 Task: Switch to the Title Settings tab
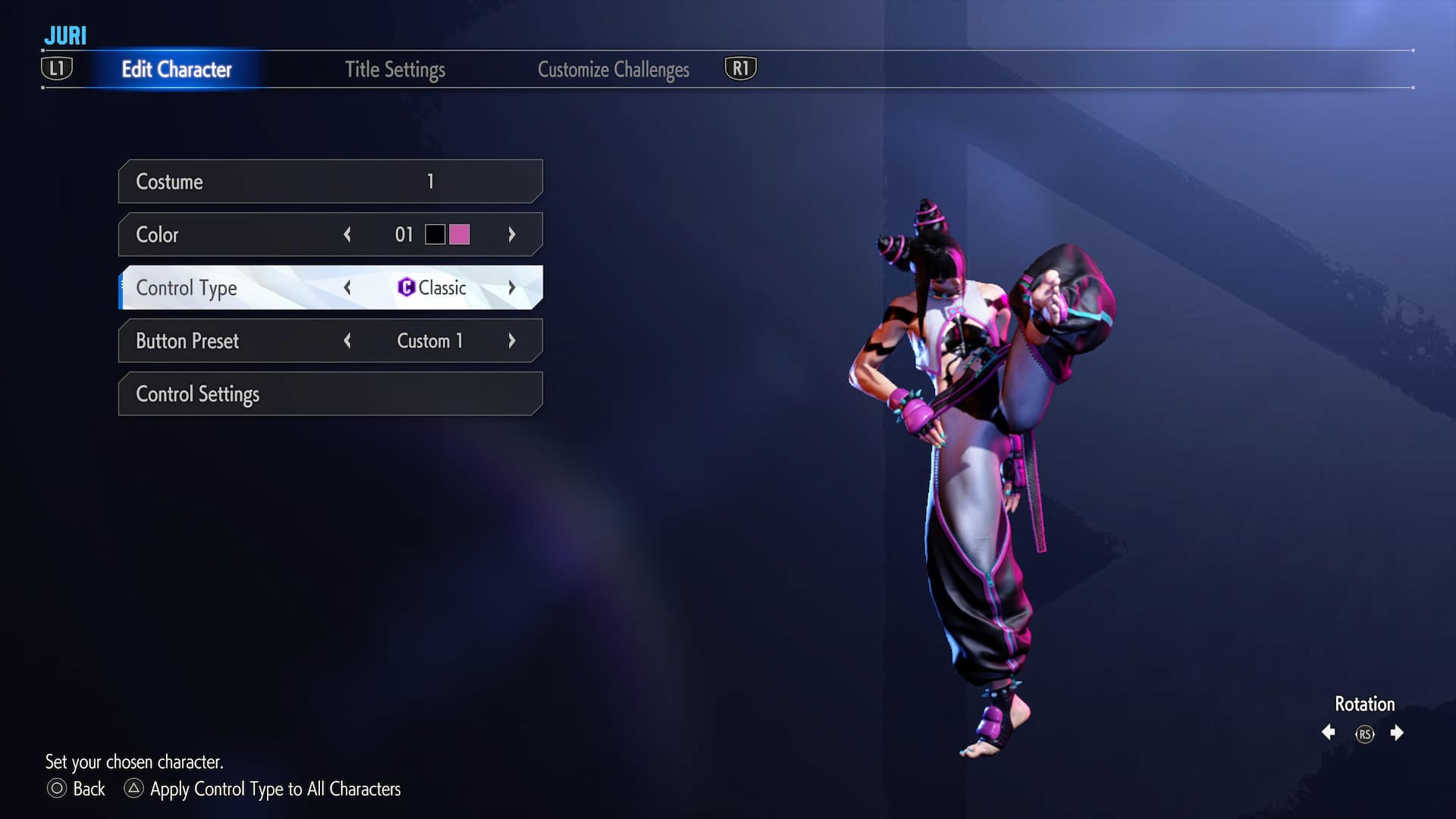(395, 69)
